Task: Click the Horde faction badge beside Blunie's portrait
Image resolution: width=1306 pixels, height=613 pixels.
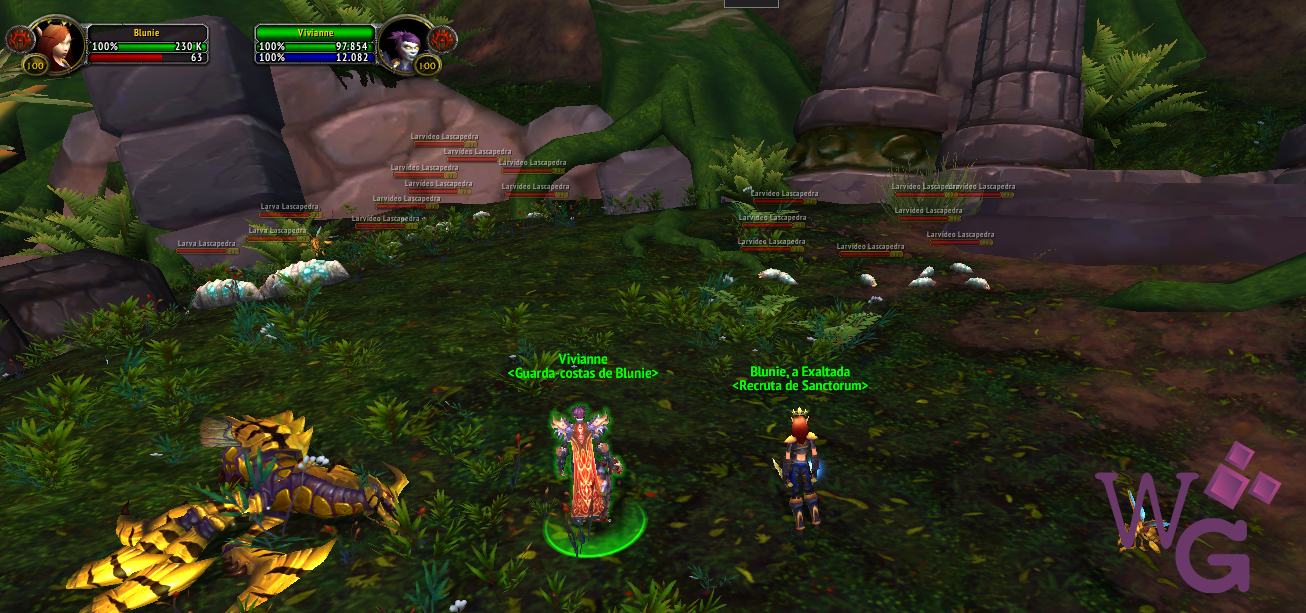Action: [x=19, y=40]
